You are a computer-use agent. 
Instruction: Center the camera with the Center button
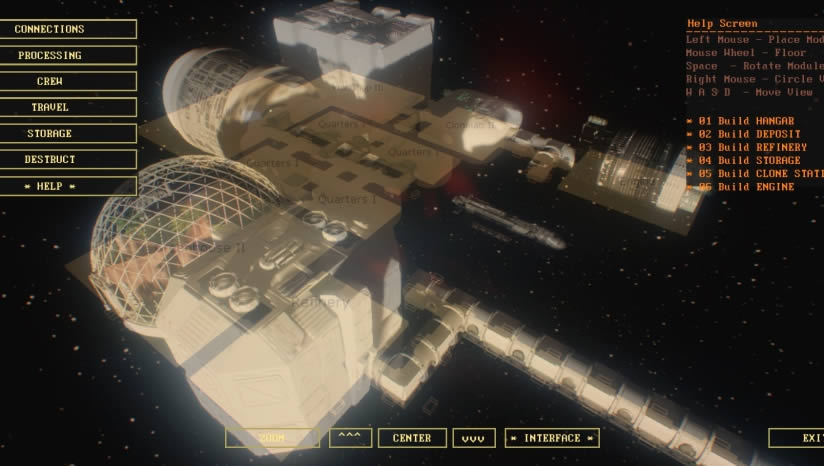pyautogui.click(x=412, y=438)
